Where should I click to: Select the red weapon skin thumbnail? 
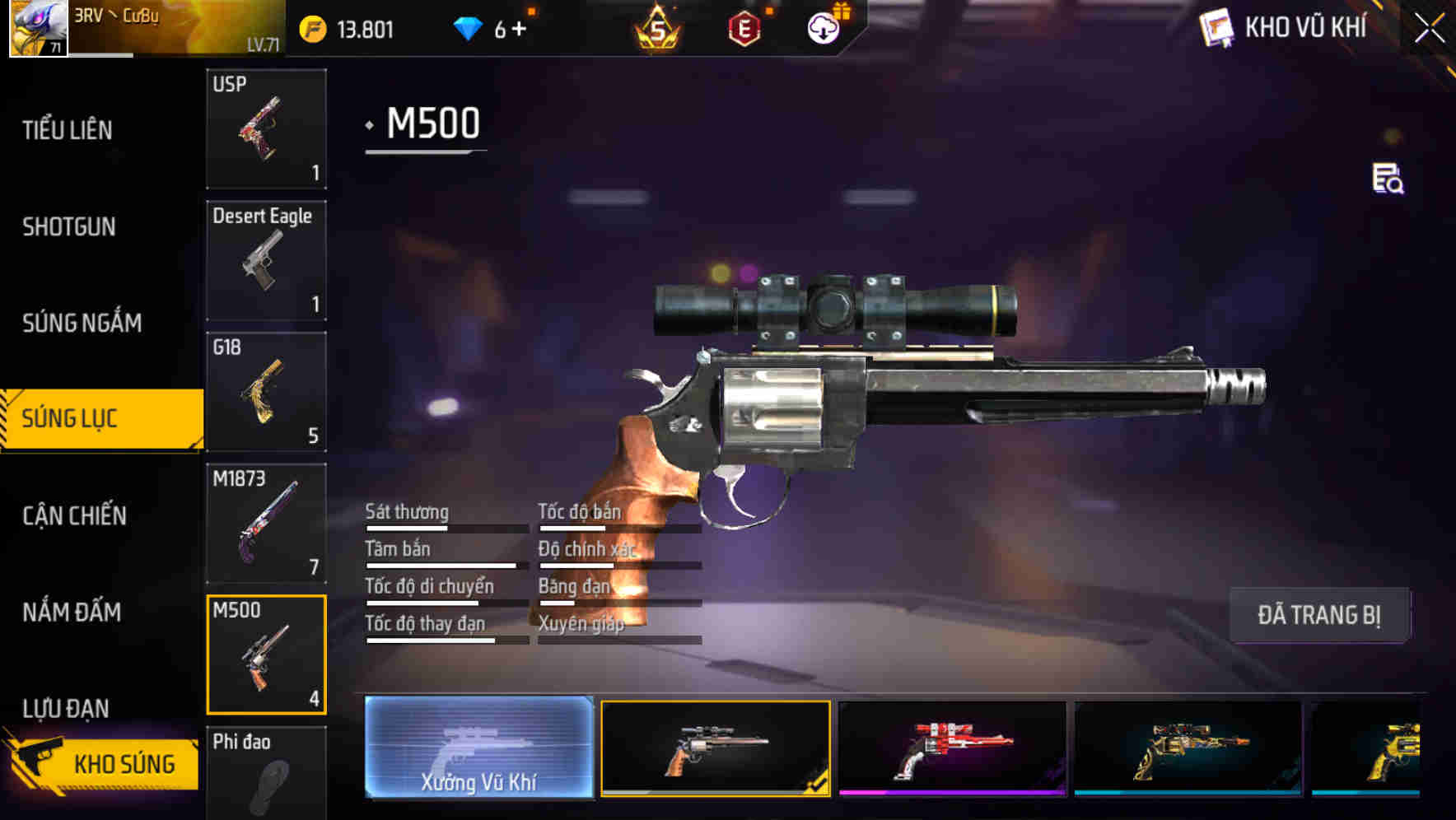click(x=954, y=747)
